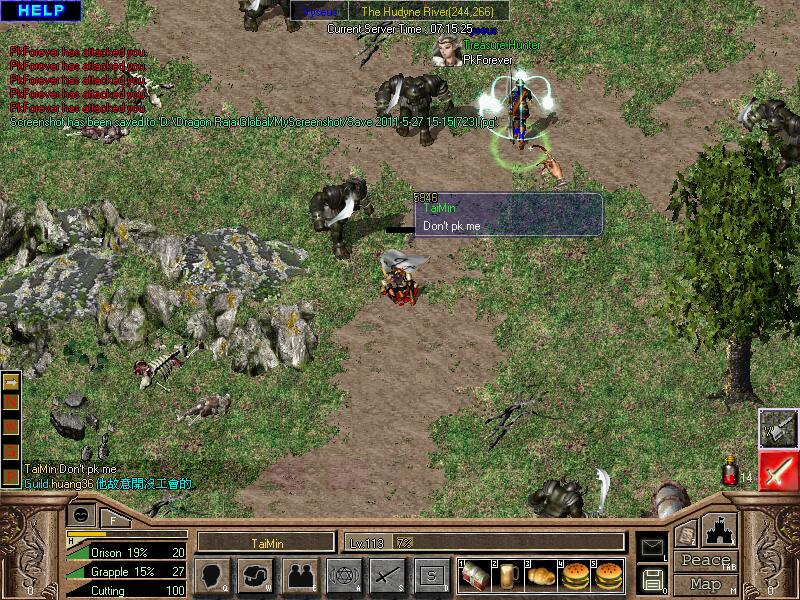Screen dimensions: 800x600
Task: Click the smiley face emotion button
Action: pyautogui.click(x=81, y=514)
